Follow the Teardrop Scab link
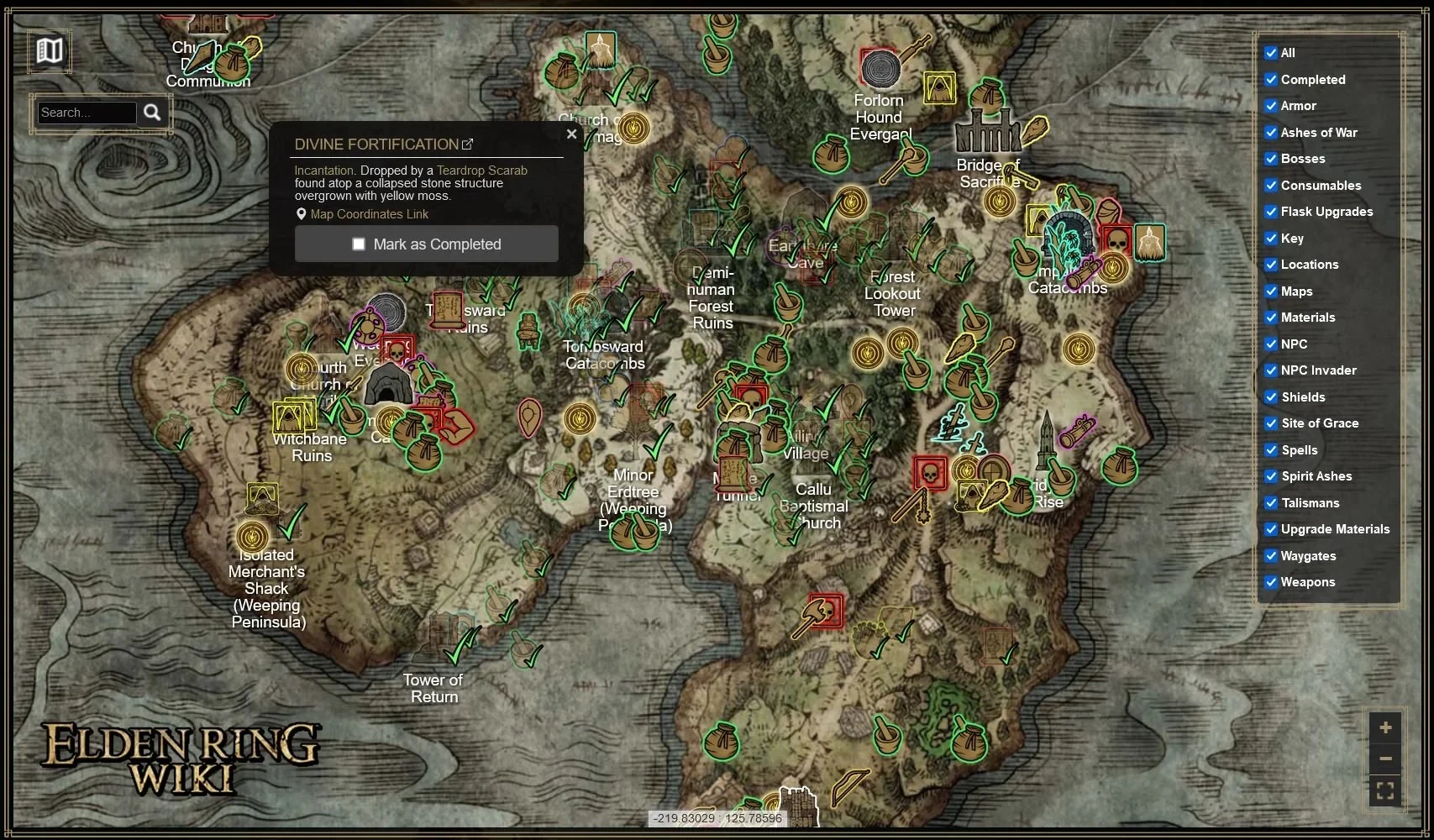Viewport: 1434px width, 840px height. (x=481, y=171)
